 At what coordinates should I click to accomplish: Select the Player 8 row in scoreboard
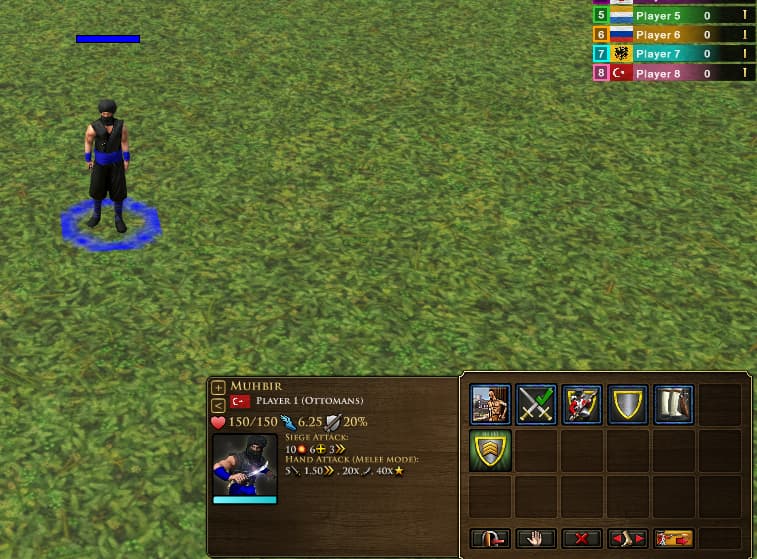point(674,73)
